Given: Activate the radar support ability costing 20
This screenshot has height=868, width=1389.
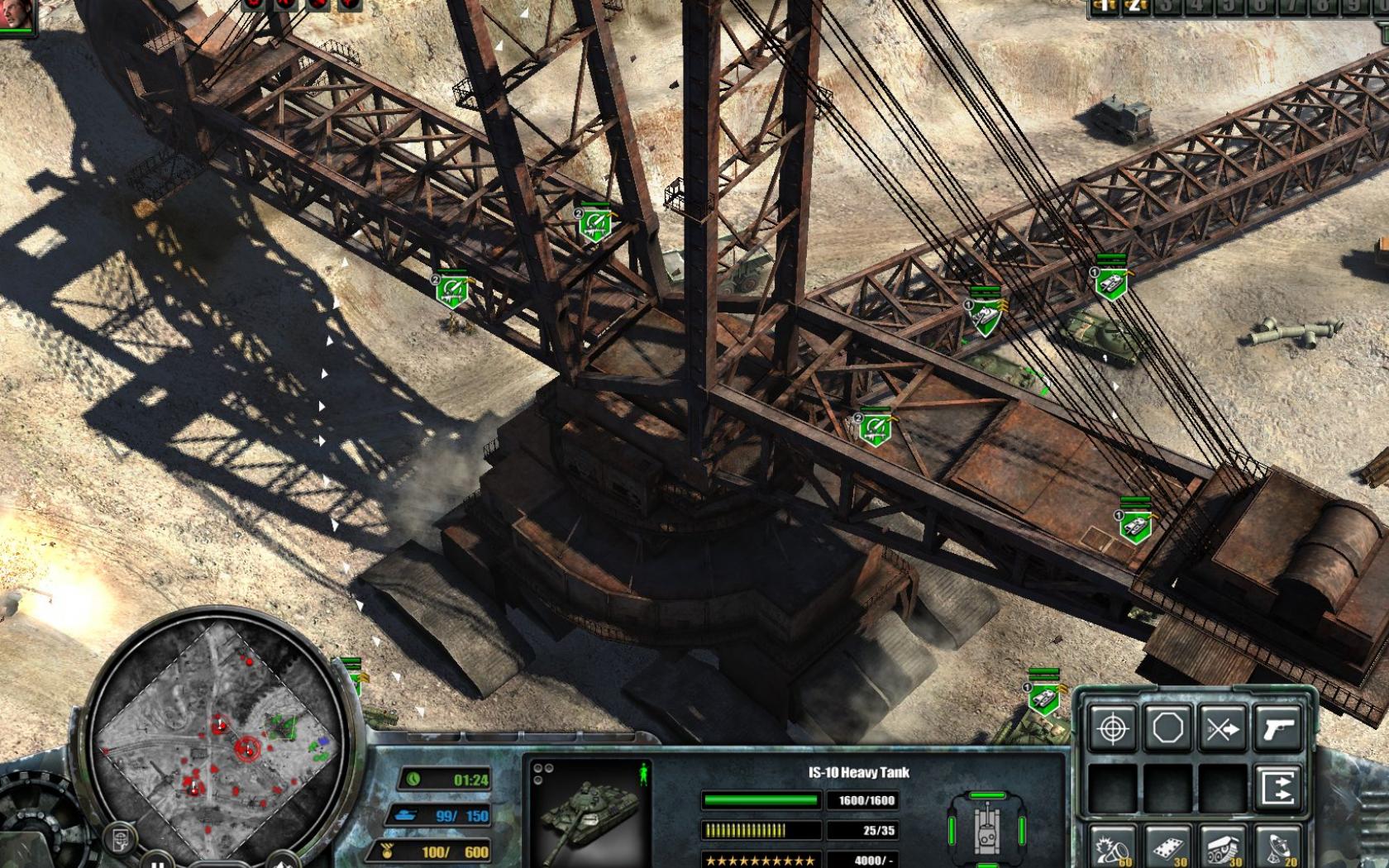Looking at the screenshot, I should (1278, 846).
